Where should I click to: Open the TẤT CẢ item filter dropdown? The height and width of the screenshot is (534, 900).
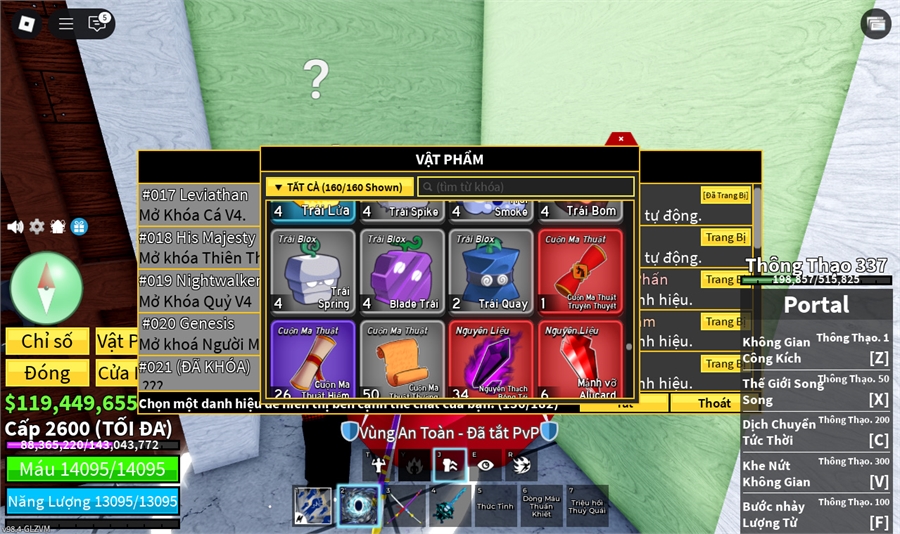coord(339,187)
